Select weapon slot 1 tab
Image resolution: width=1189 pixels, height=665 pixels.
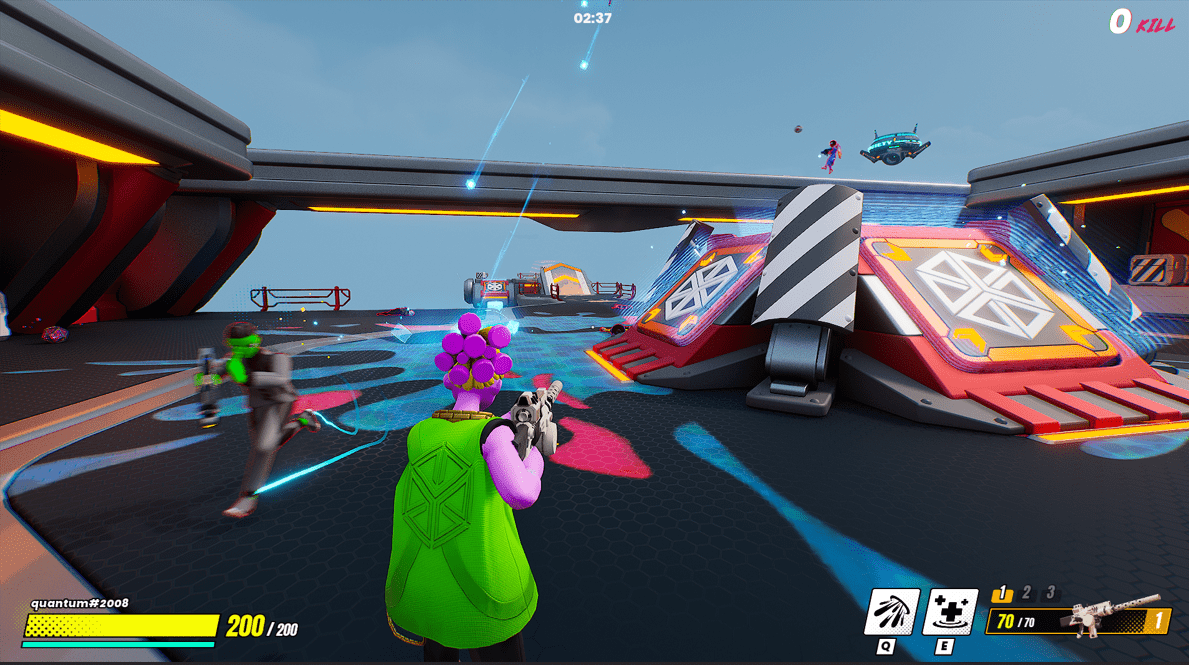[x=1002, y=594]
